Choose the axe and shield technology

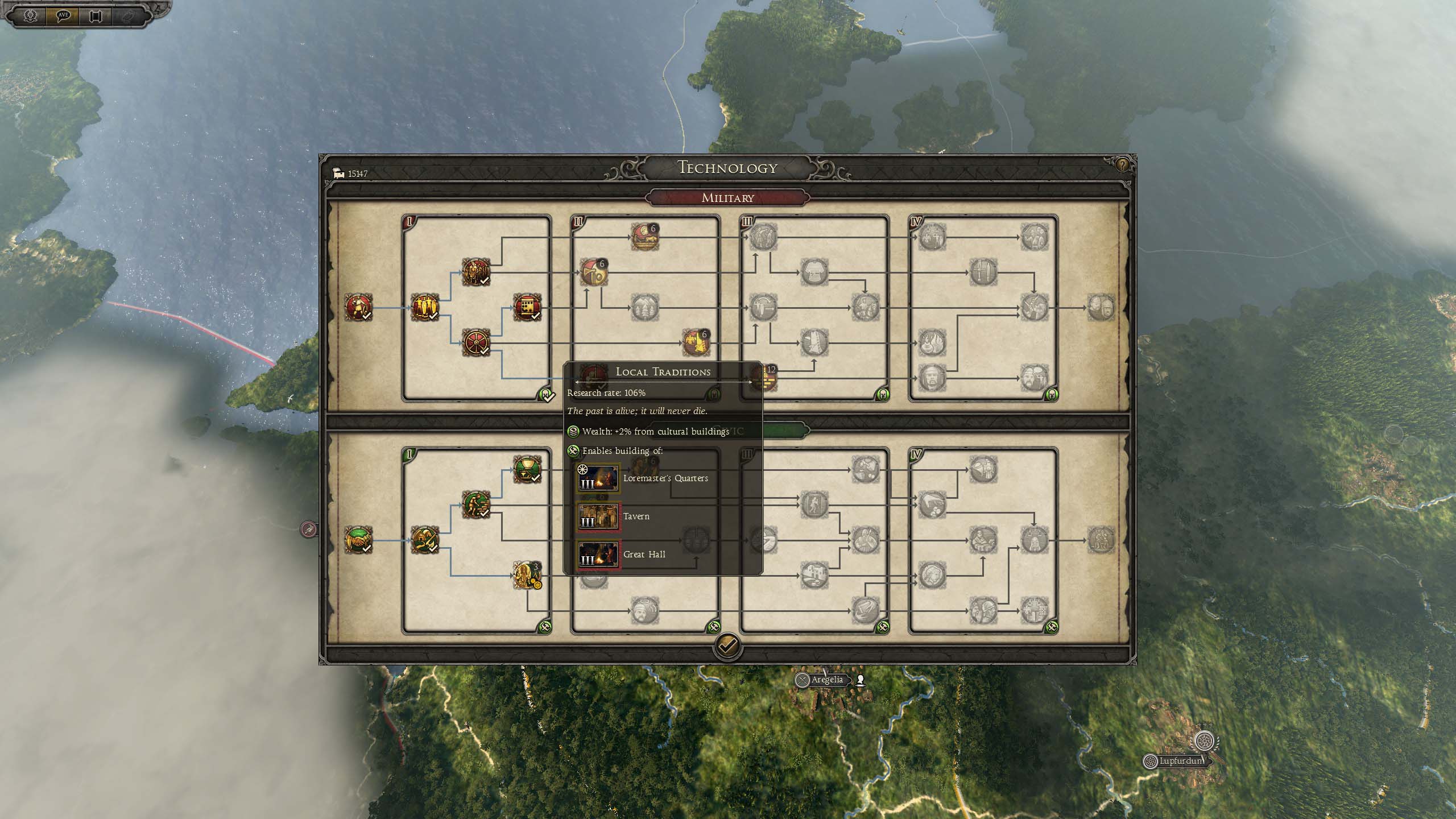[x=593, y=272]
